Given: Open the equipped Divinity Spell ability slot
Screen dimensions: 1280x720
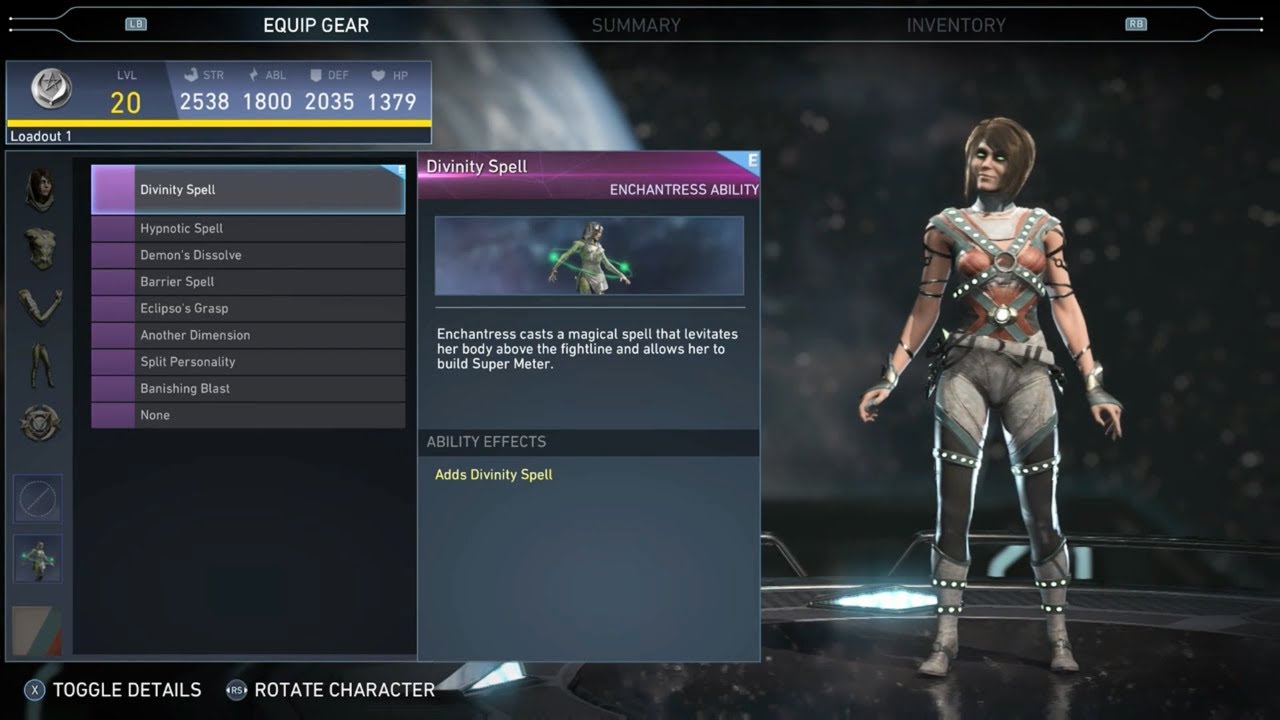Looking at the screenshot, I should click(x=38, y=558).
